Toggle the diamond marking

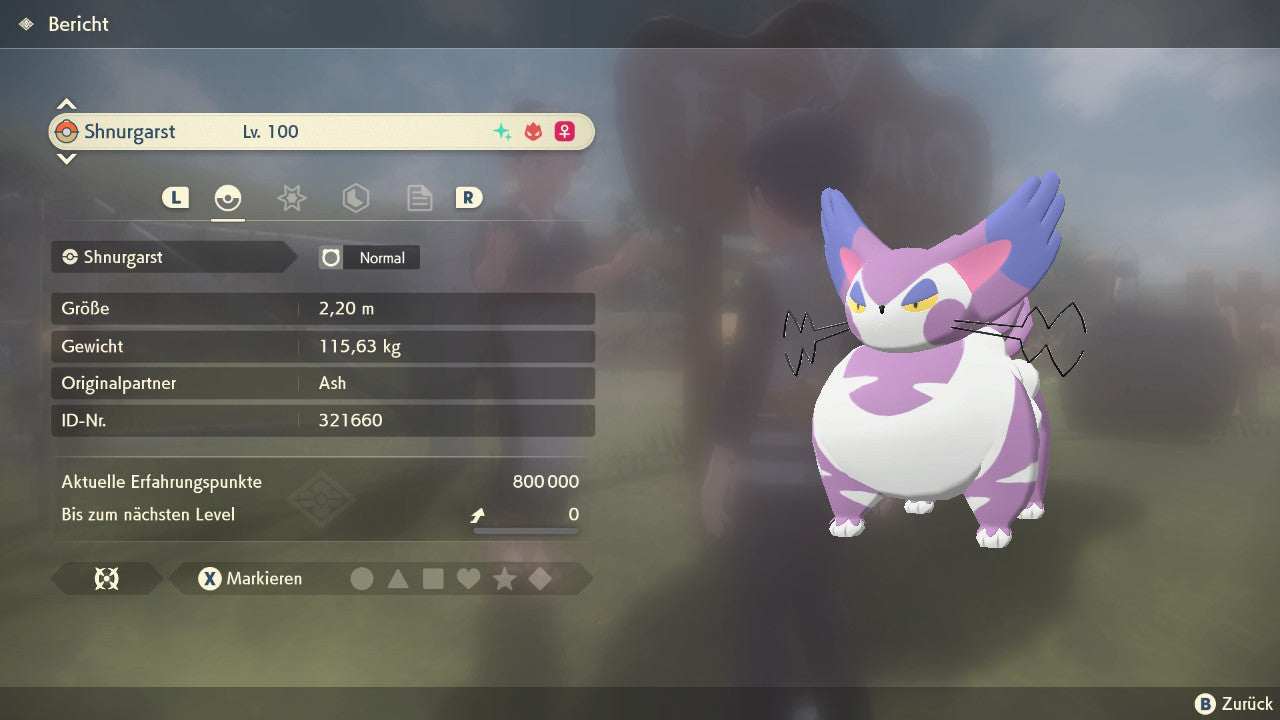540,579
